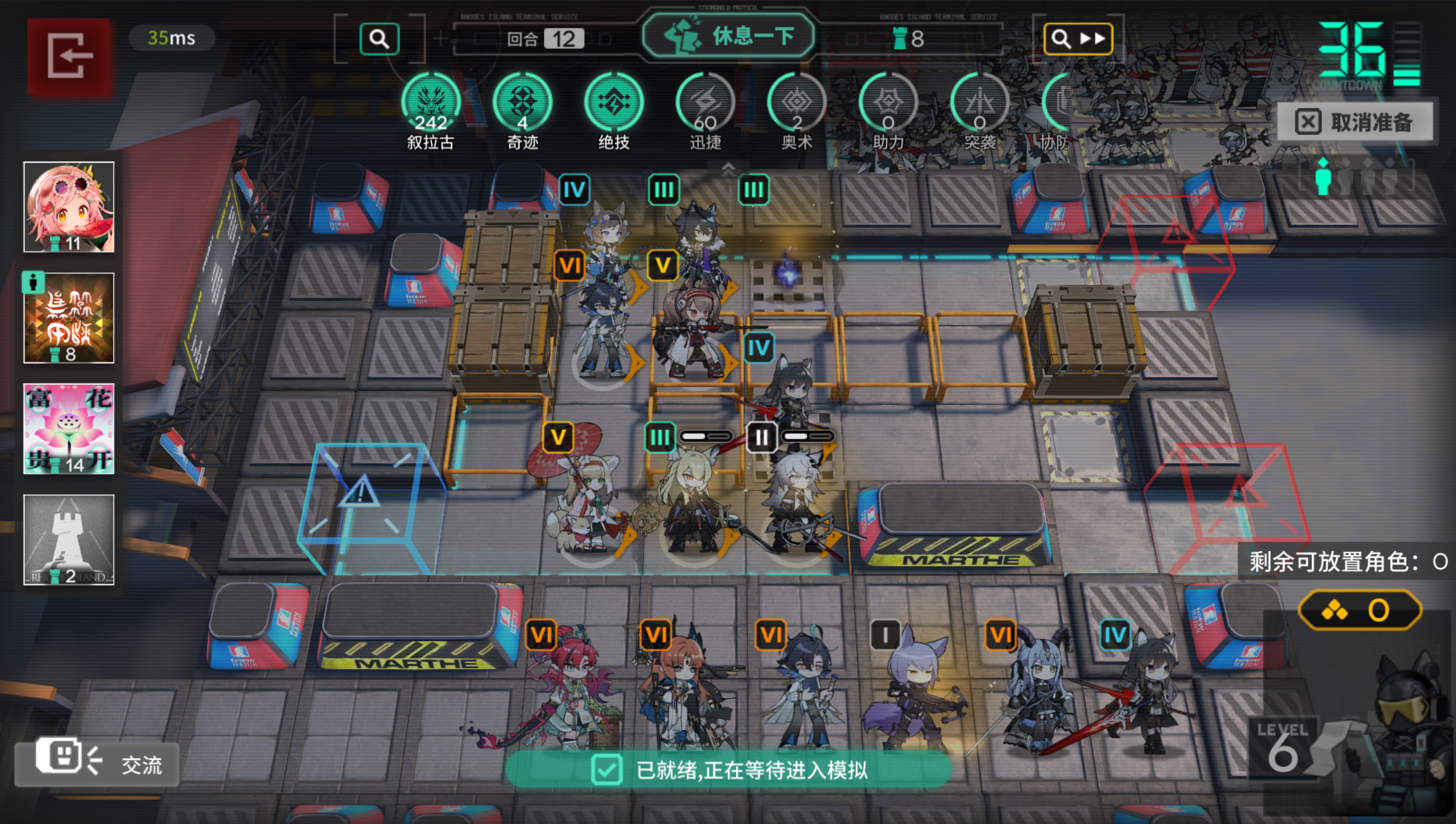The width and height of the screenshot is (1456, 824).
Task: View the pink-haired player avatar
Action: point(69,207)
